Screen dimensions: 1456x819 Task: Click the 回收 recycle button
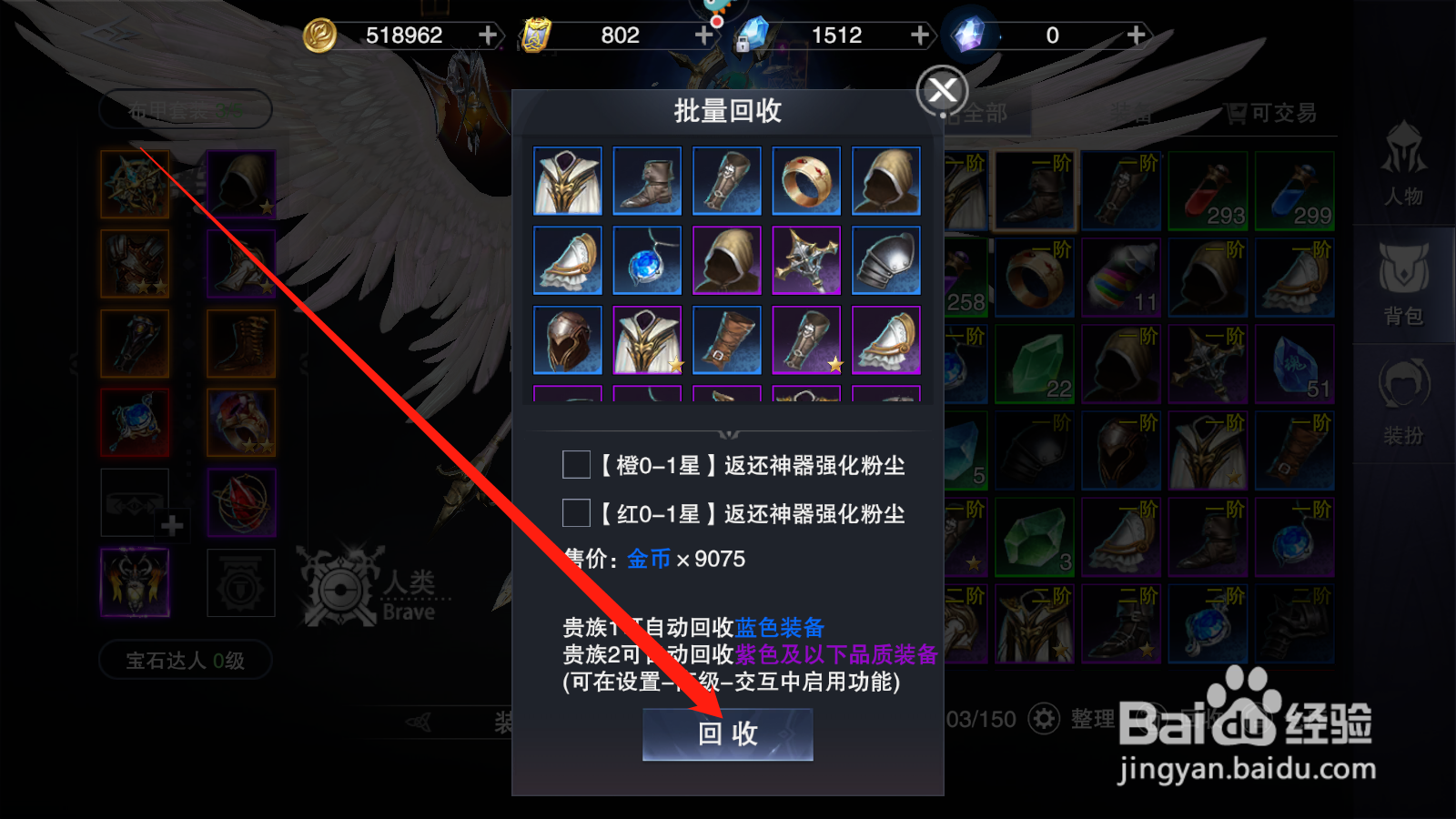coord(728,734)
